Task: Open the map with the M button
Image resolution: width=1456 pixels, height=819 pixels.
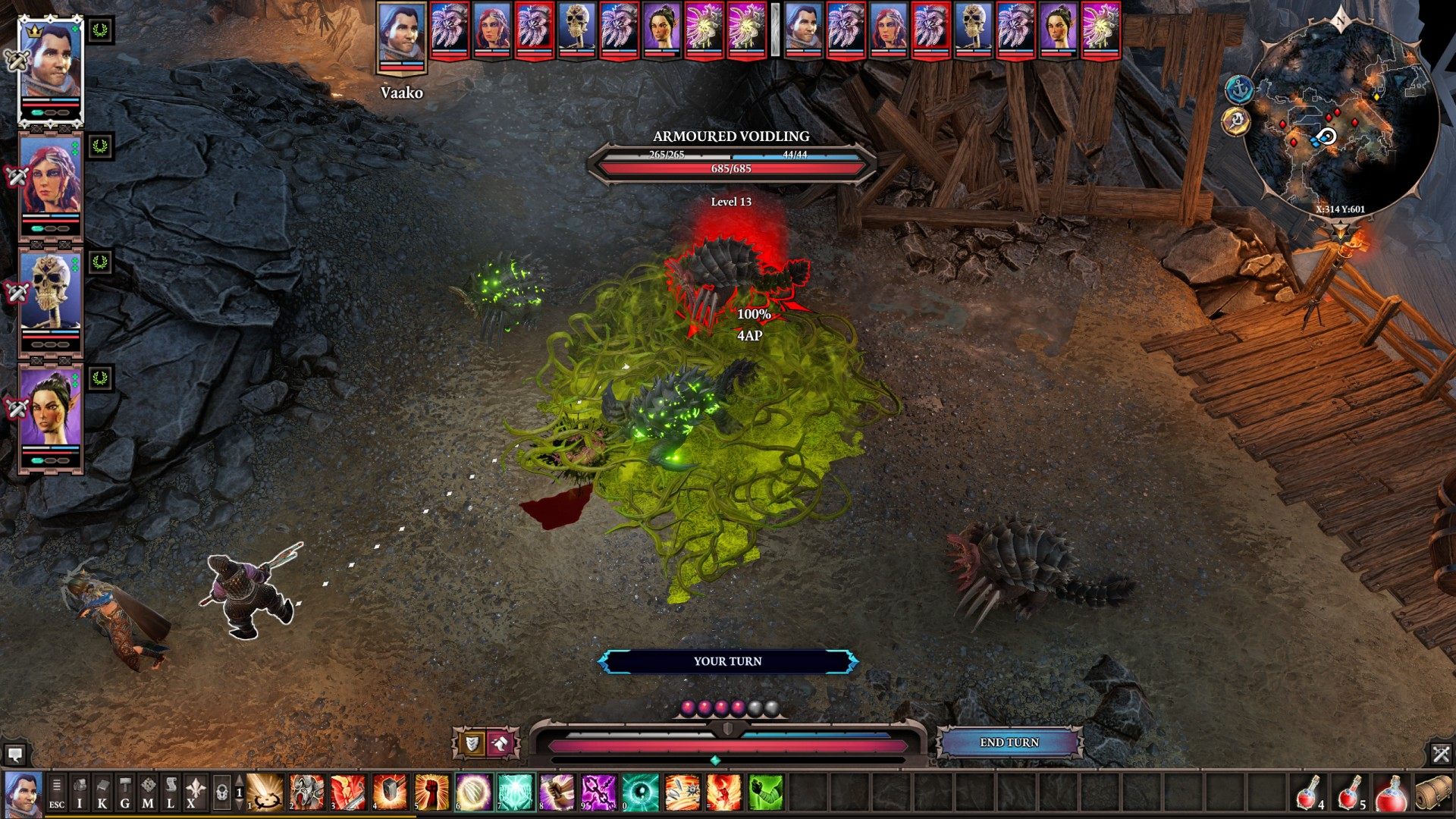Action: [x=148, y=792]
